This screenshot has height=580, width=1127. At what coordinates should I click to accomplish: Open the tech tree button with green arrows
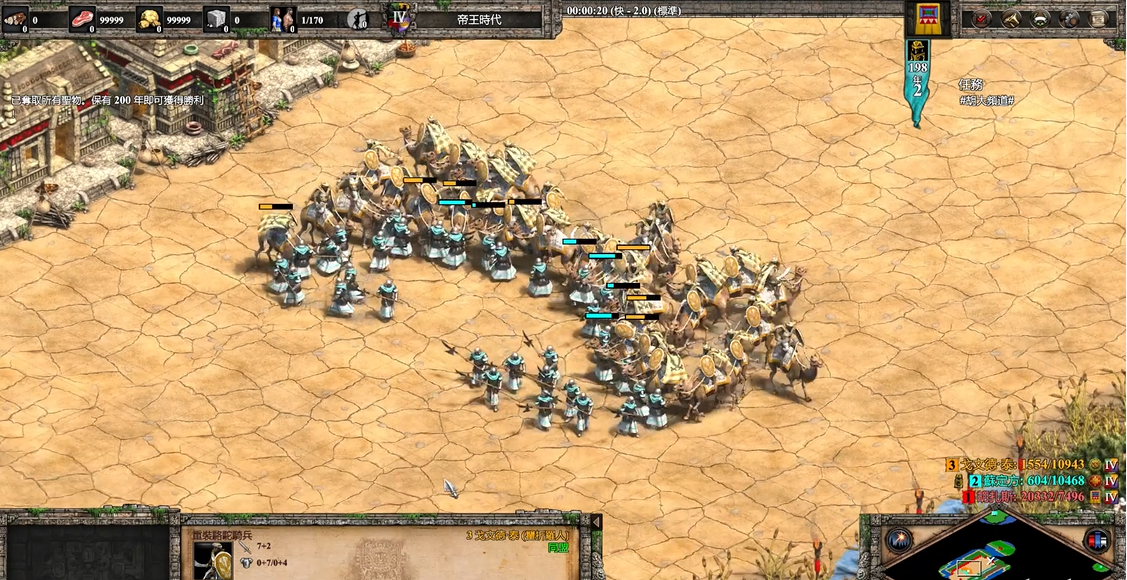click(1040, 18)
